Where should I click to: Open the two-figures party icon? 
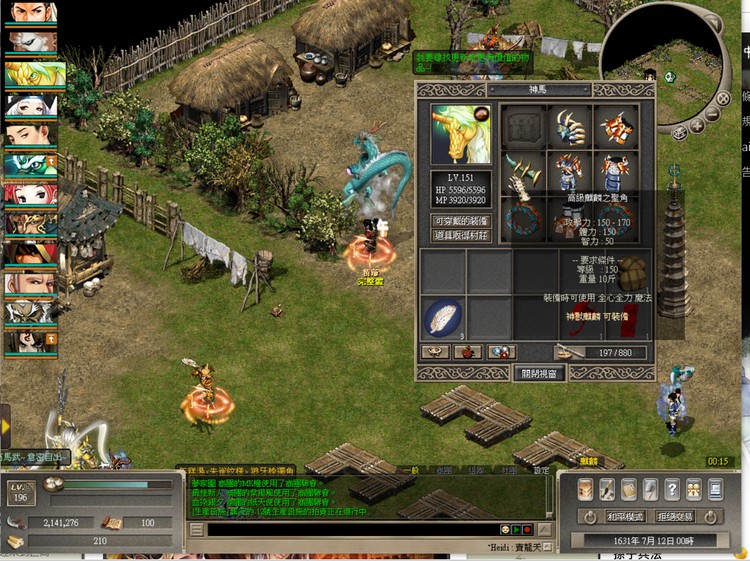pos(694,489)
